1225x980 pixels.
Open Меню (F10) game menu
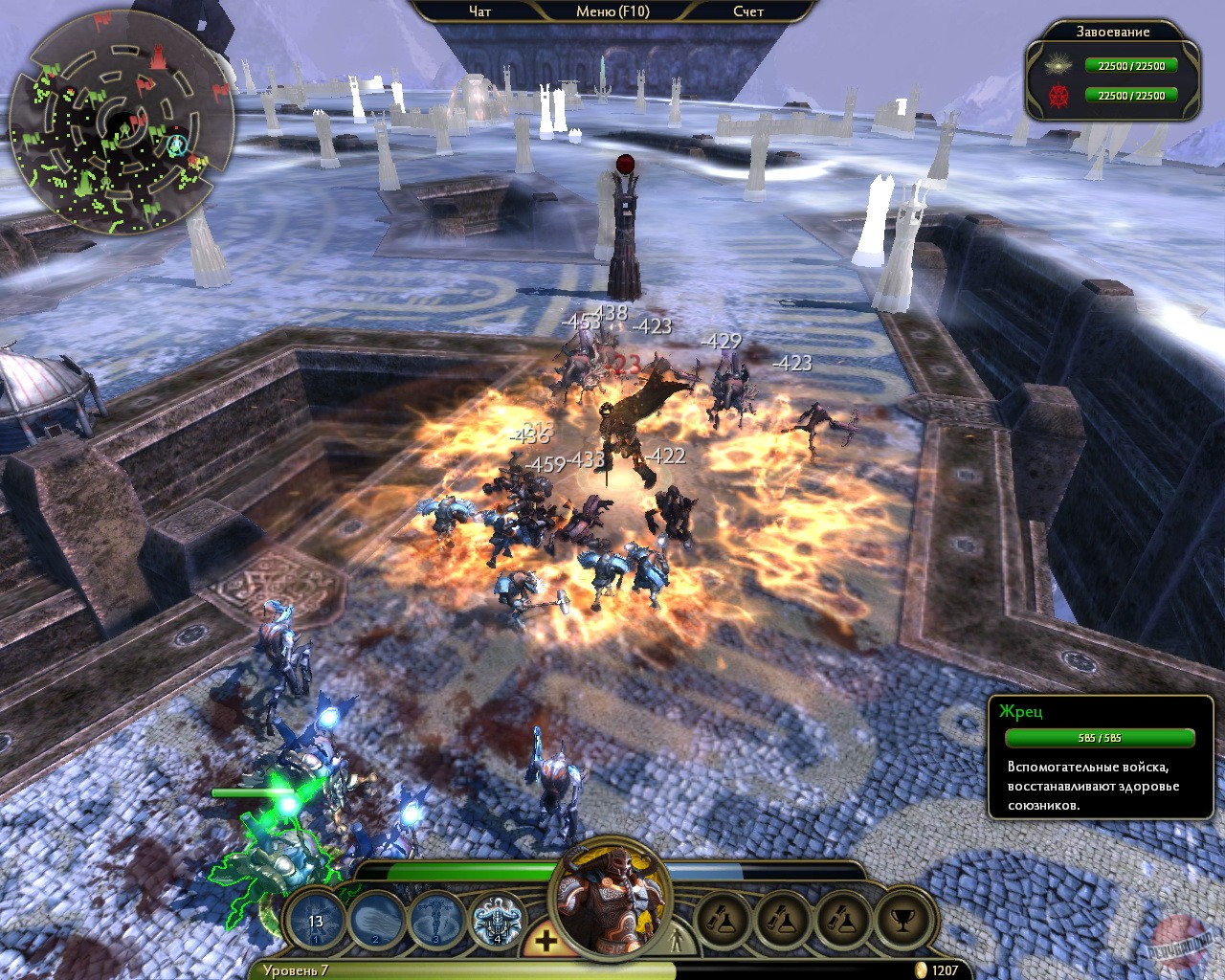coord(612,11)
